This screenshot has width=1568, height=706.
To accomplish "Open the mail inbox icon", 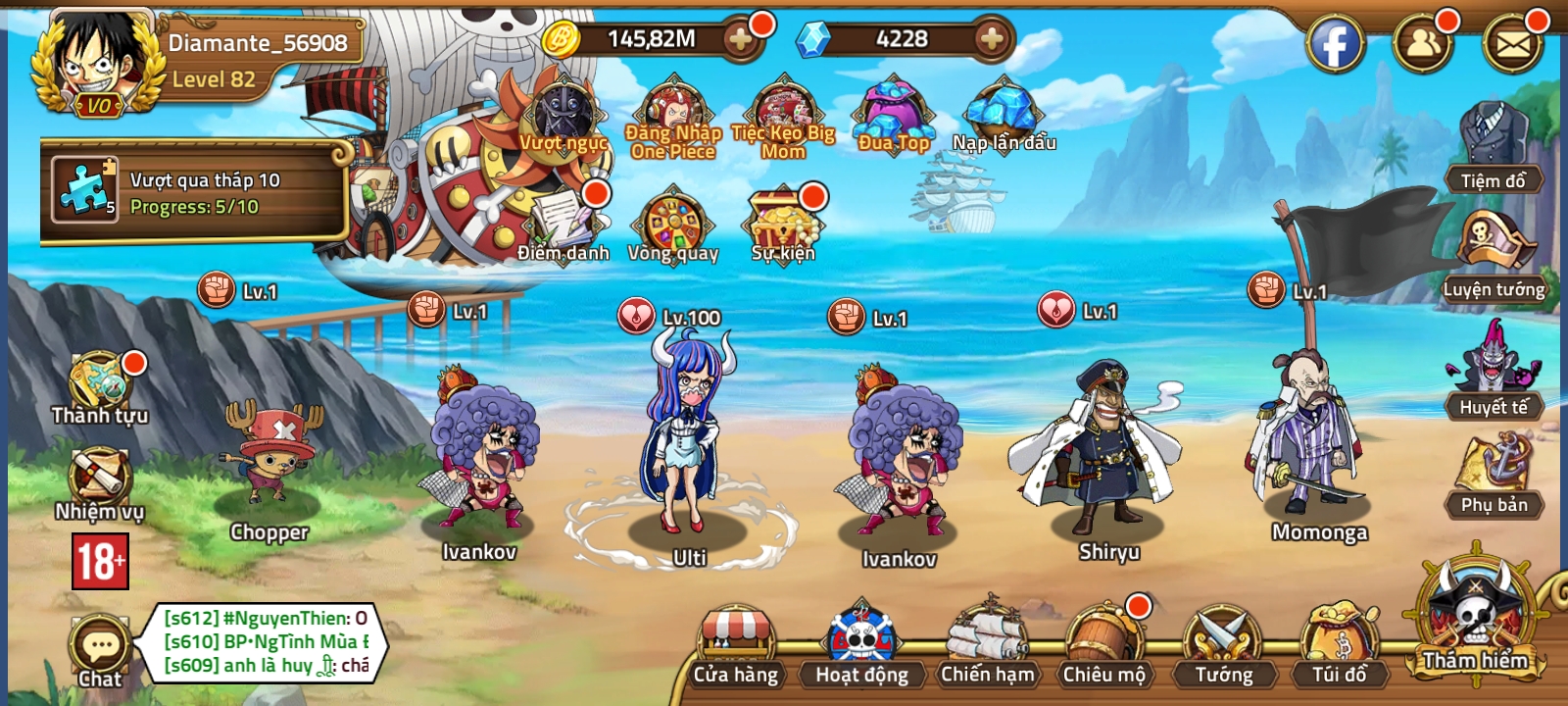I will 1514,41.
